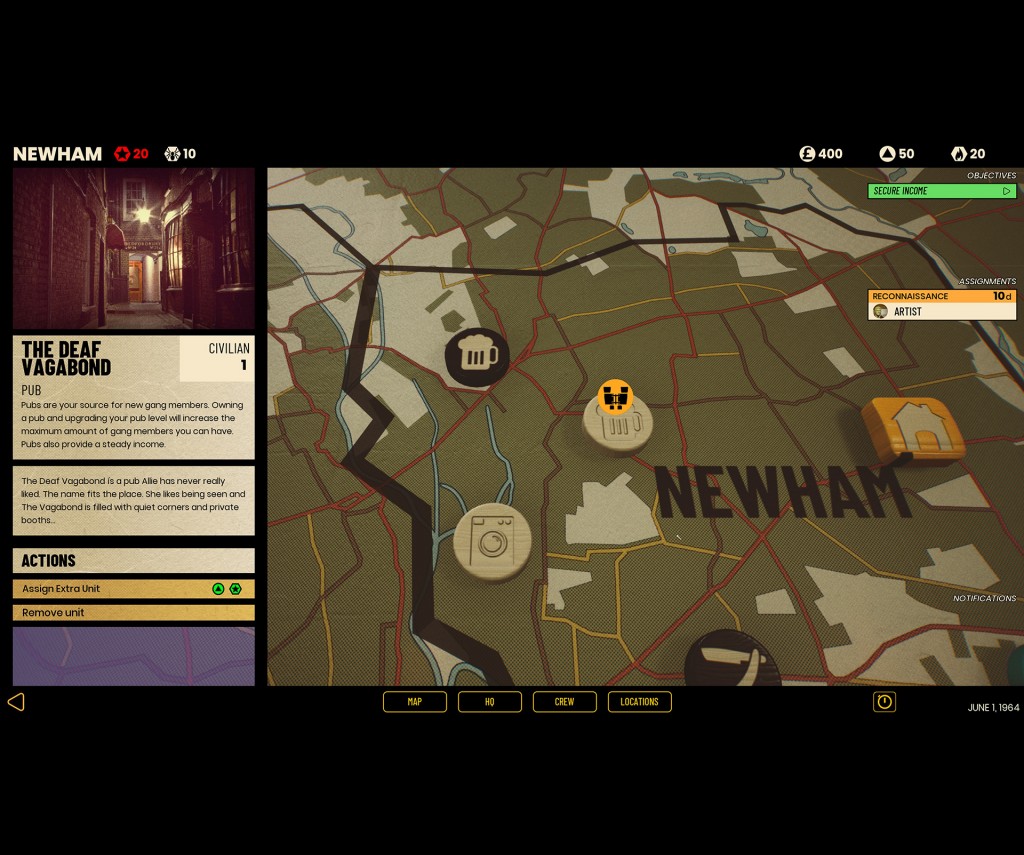Click the clock button beside the date

pos(884,702)
